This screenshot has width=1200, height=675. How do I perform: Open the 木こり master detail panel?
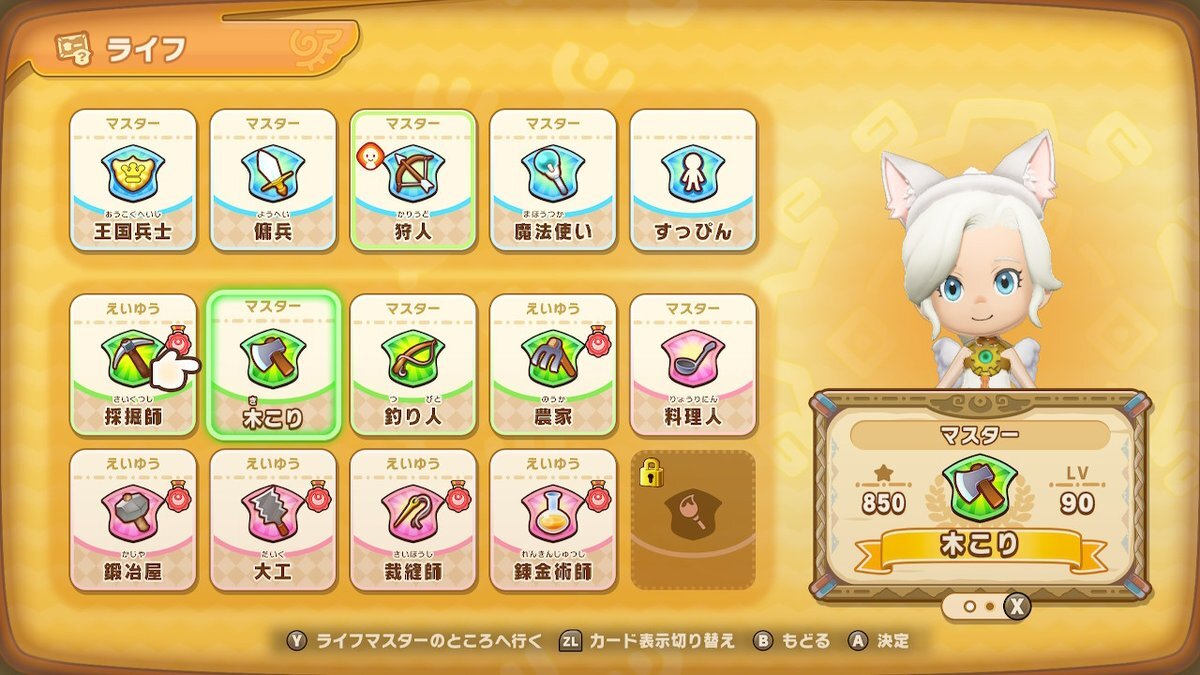click(x=979, y=495)
